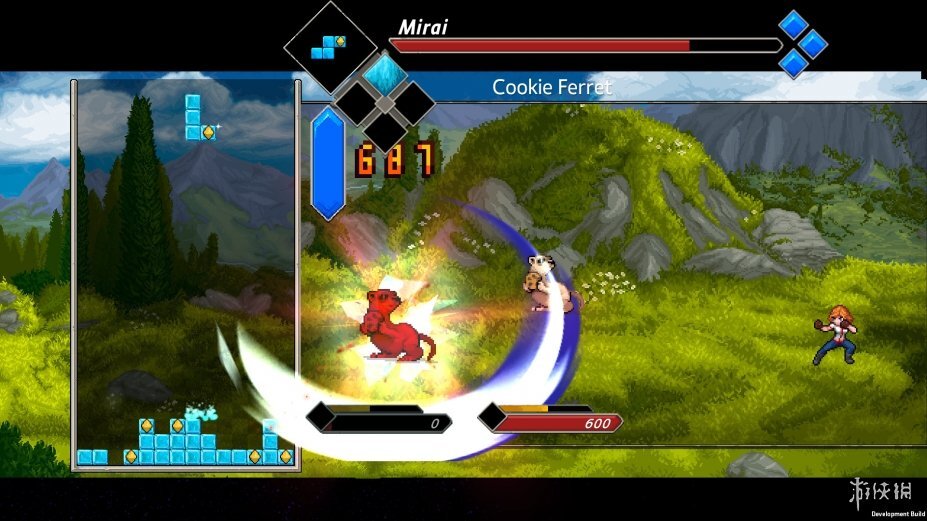Click the three blue diamonds beside Mirai's bar

801,43
